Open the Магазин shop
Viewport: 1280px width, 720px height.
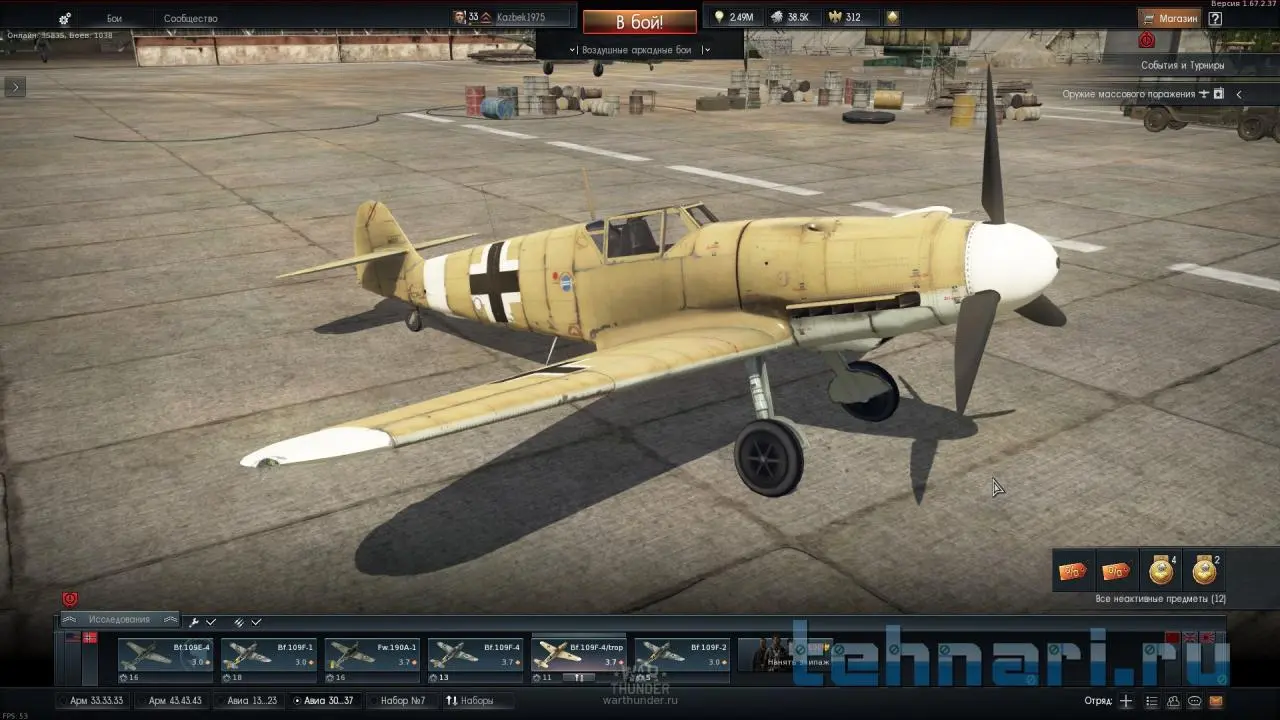(x=1169, y=18)
